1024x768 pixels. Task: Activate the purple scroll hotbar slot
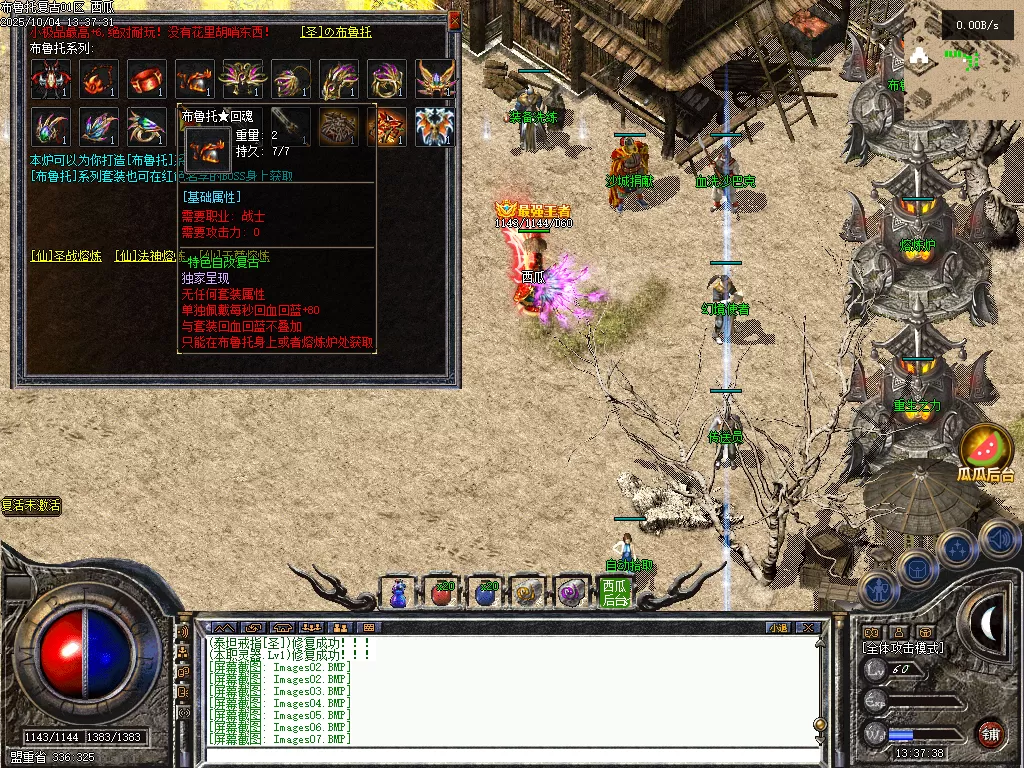tap(573, 593)
